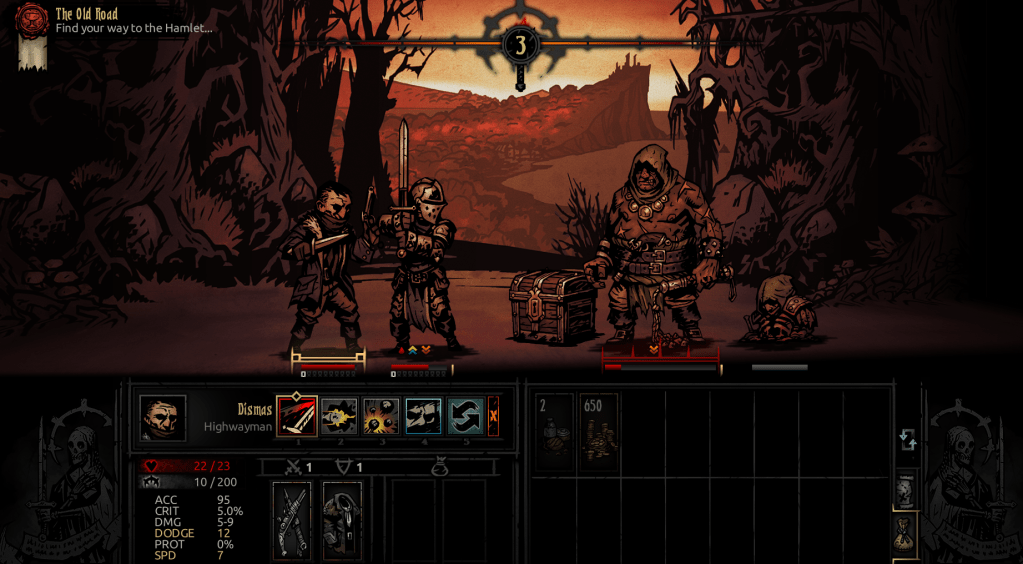Image resolution: width=1023 pixels, height=564 pixels.
Task: Open the Old Road quest seal
Action: (x=32, y=20)
